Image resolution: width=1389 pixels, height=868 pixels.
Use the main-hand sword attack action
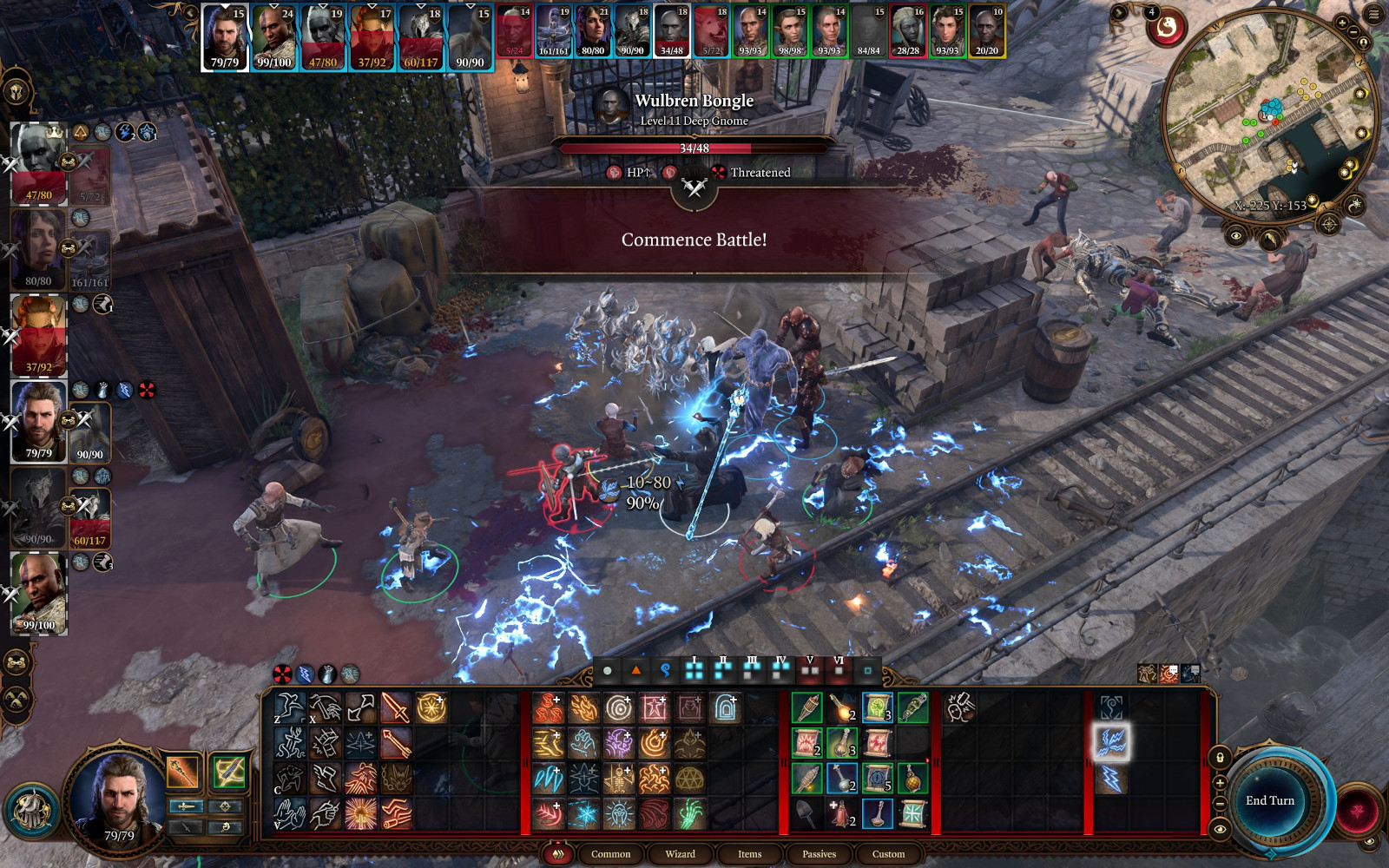click(395, 708)
